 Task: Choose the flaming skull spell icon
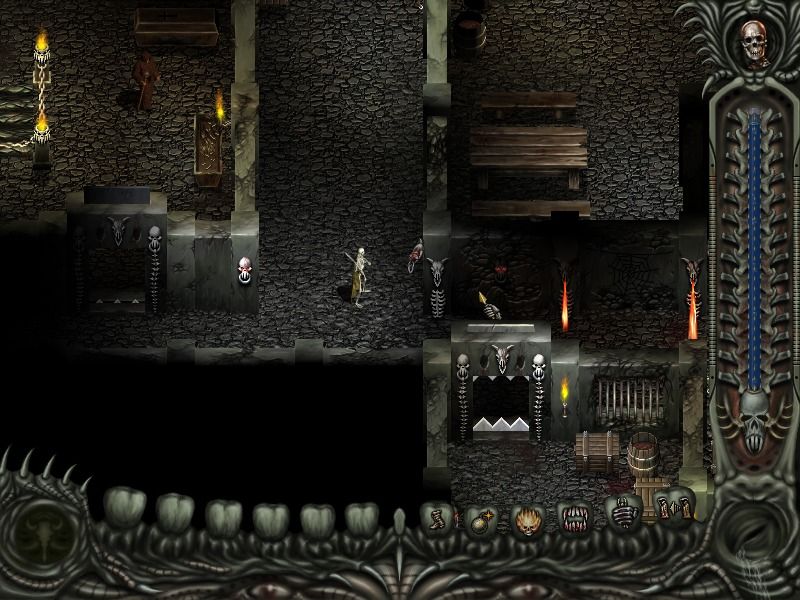[527, 519]
